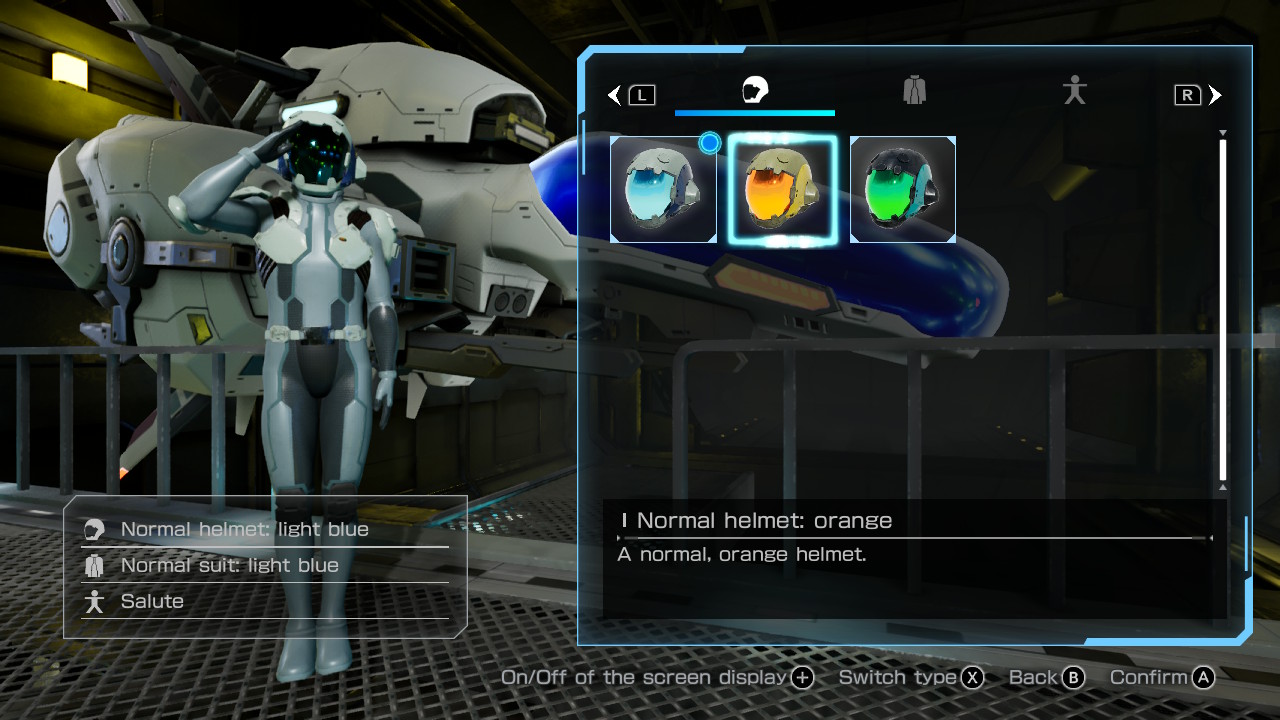Click the helmet icon beside 'Normal helmet: light blue'
The width and height of the screenshot is (1280, 720).
coord(96,529)
